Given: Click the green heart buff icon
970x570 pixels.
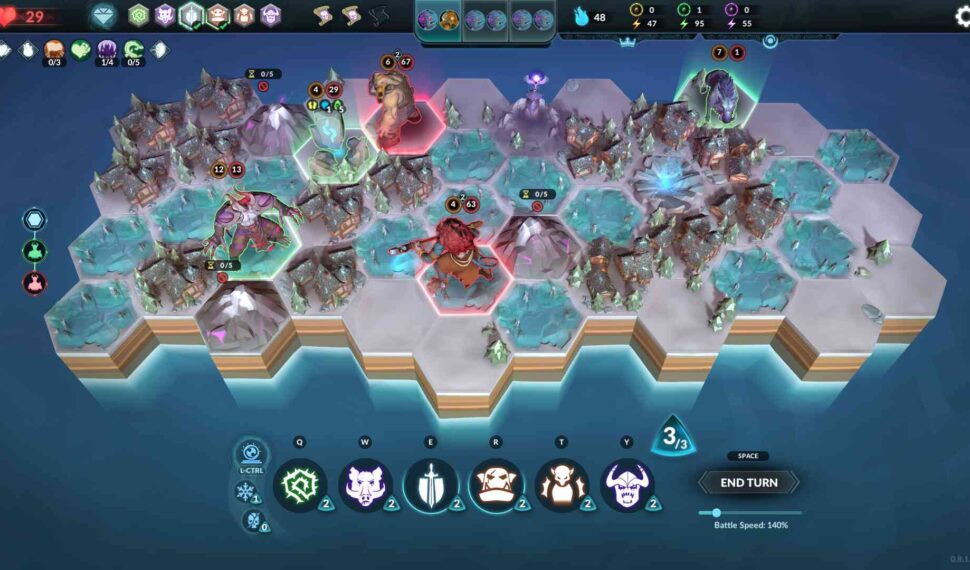Looking at the screenshot, I should (81, 49).
